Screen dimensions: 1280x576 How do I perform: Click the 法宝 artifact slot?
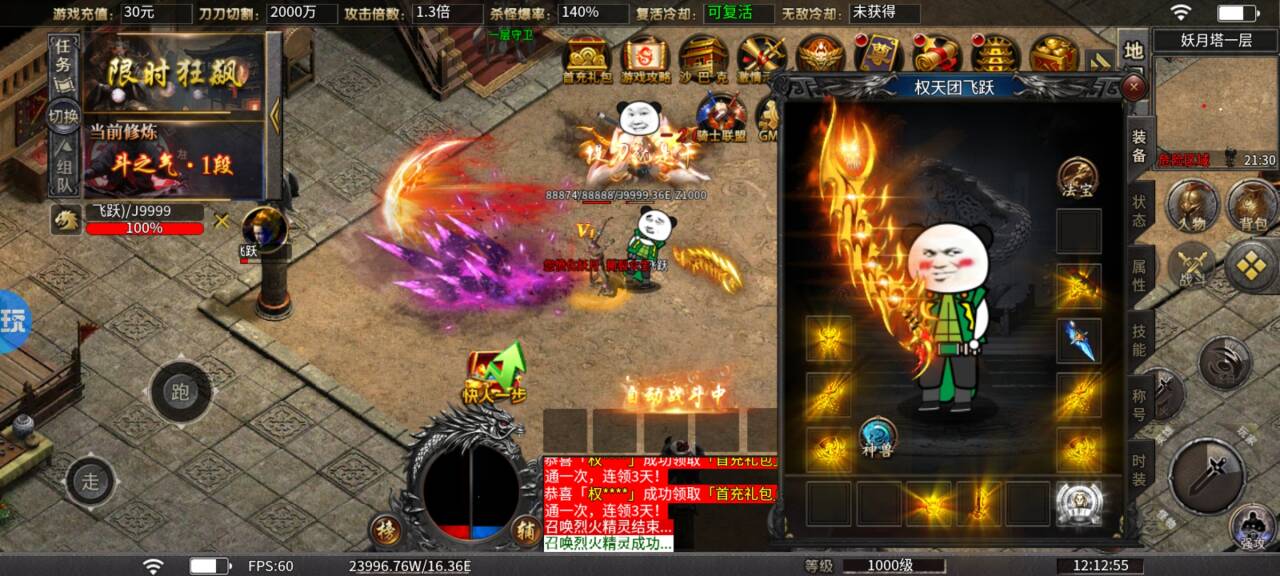1078,176
